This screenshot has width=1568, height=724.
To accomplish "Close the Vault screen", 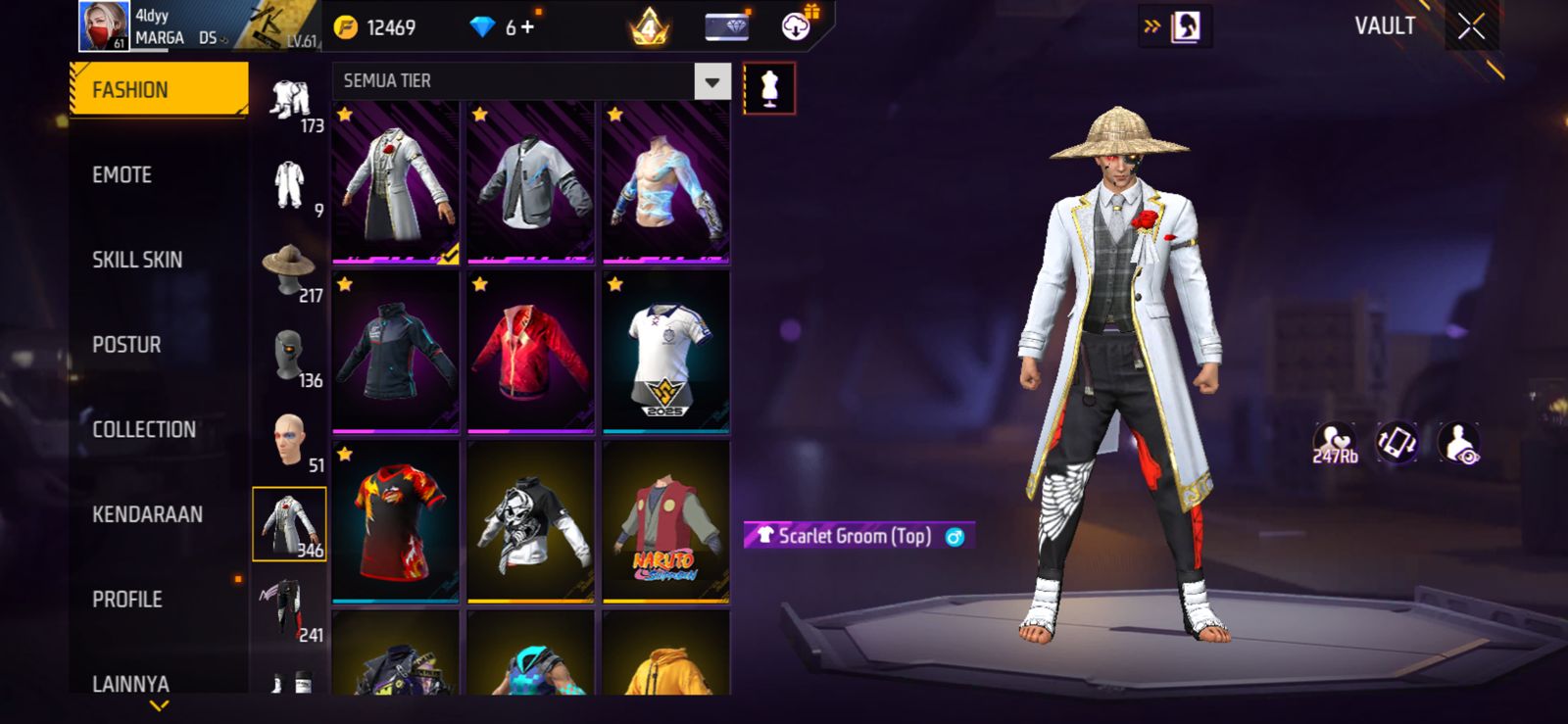I will tap(1471, 26).
